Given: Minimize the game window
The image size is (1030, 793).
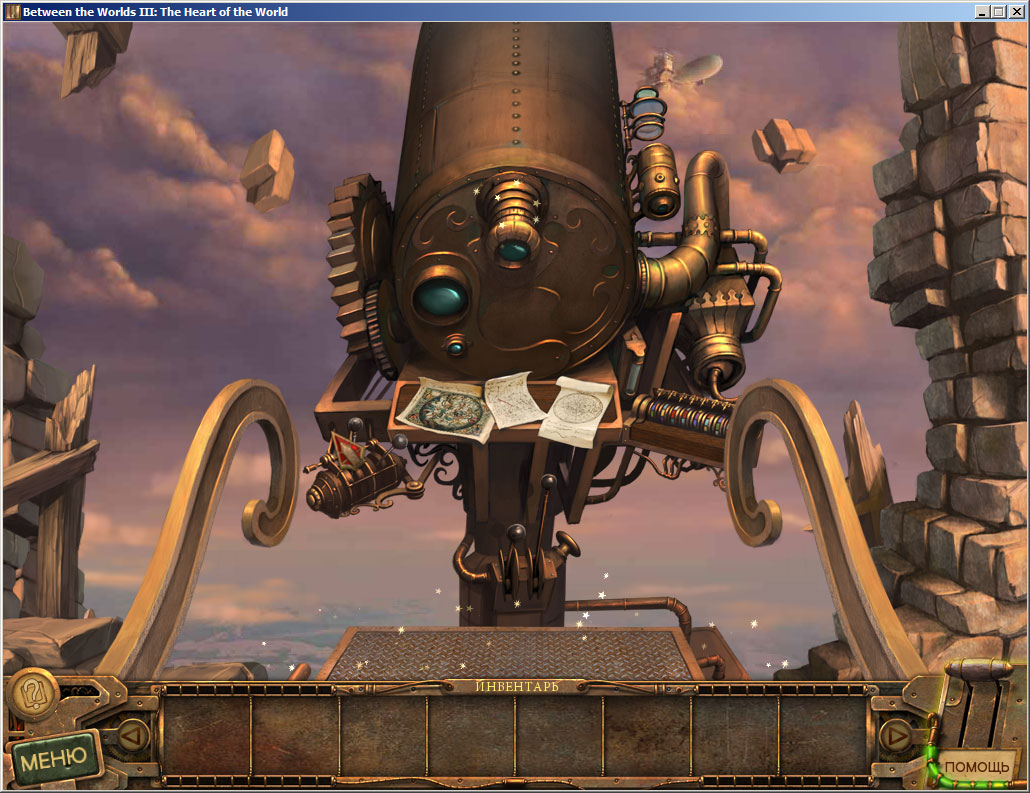Looking at the screenshot, I should tap(982, 12).
